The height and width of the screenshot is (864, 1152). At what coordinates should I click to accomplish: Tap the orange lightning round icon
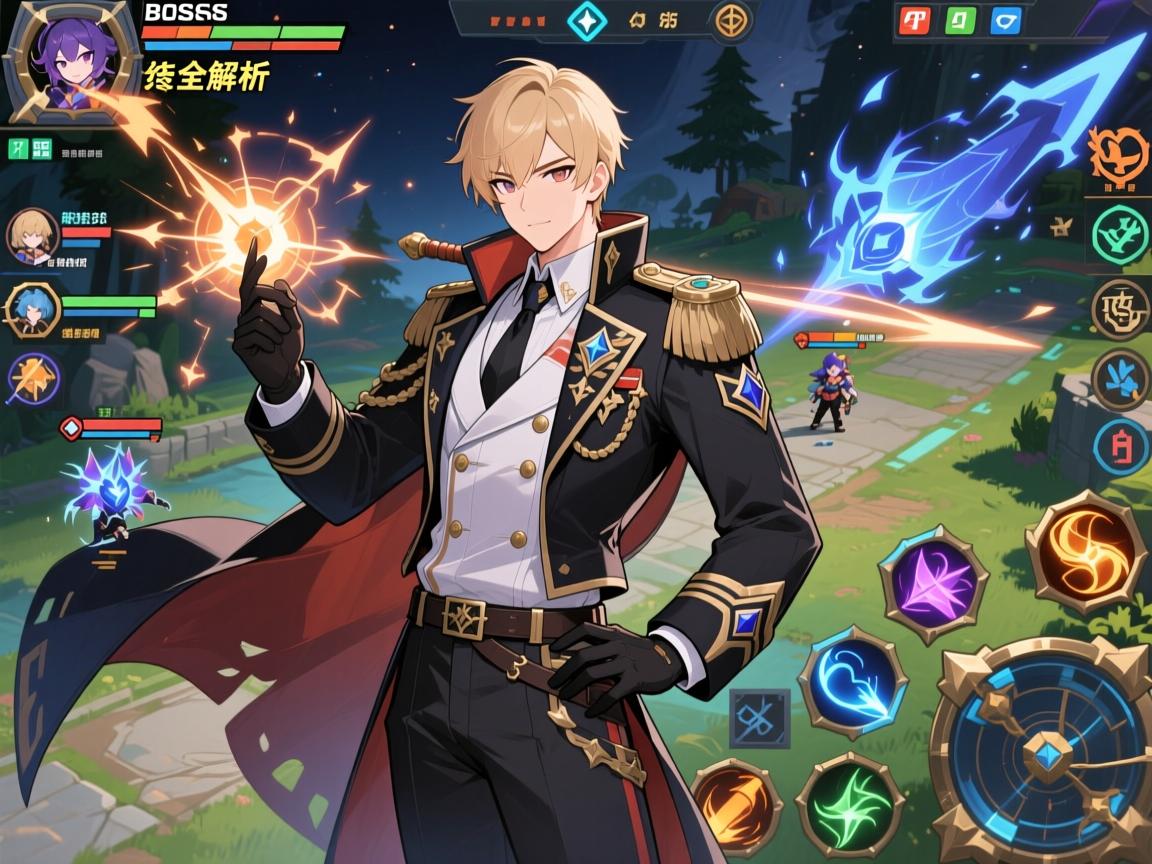(x=33, y=380)
